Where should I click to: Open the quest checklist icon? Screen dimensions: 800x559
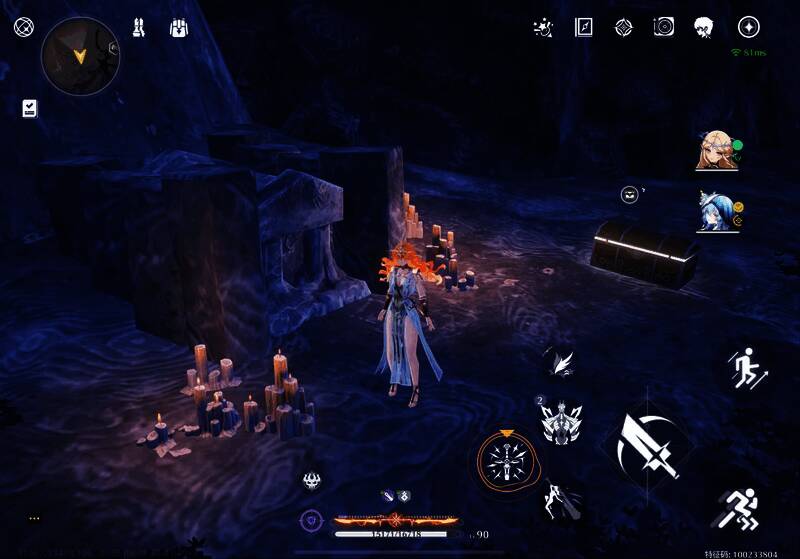30,108
